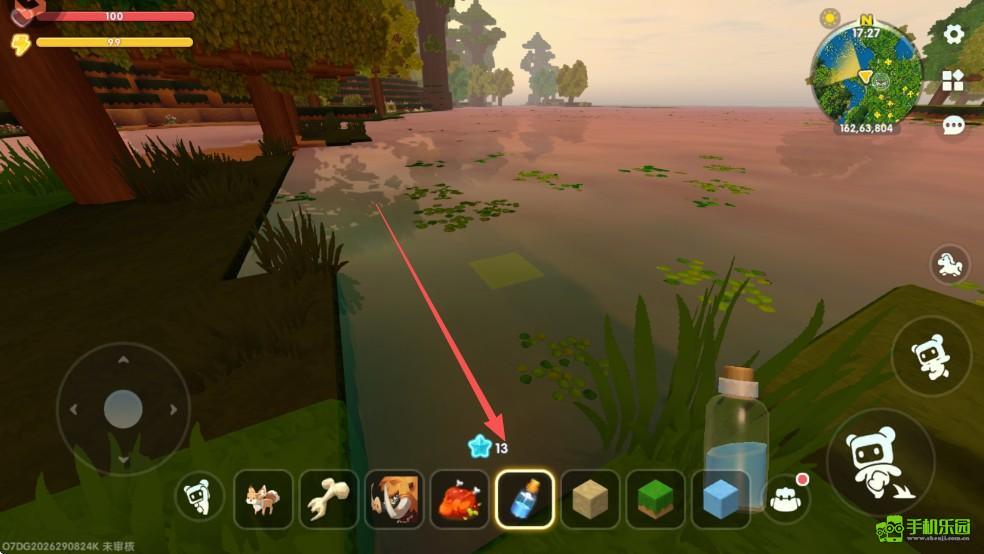Open the backpack inventory with red dot
The width and height of the screenshot is (984, 554).
pos(786,496)
